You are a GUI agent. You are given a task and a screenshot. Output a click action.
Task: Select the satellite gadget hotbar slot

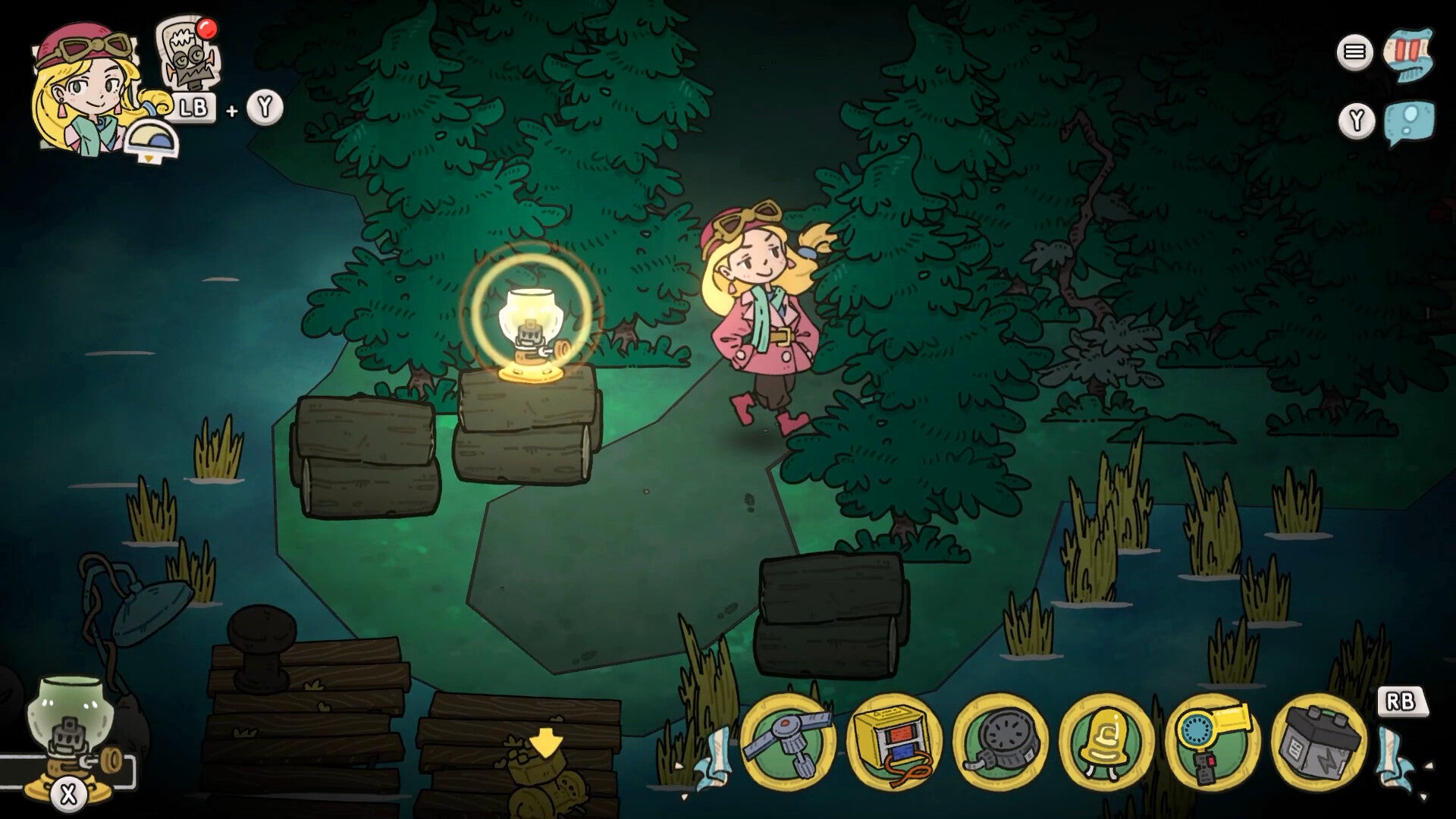(788, 742)
